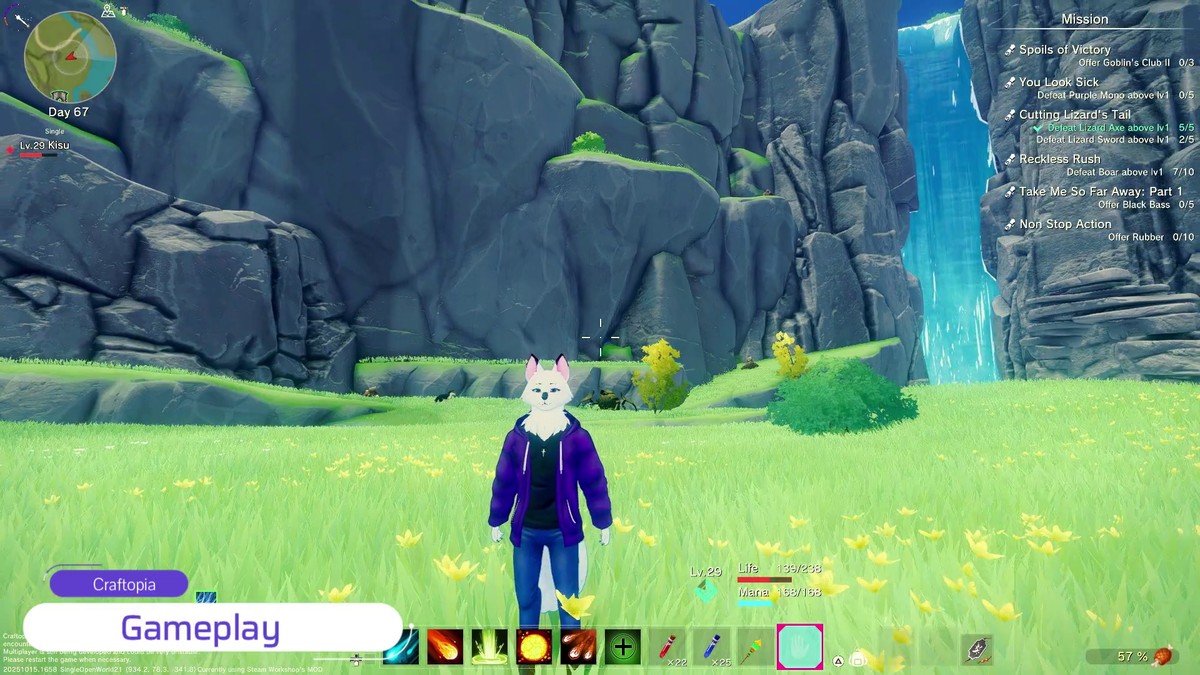
Task: Activate the green plus healing skill
Action: pos(622,647)
